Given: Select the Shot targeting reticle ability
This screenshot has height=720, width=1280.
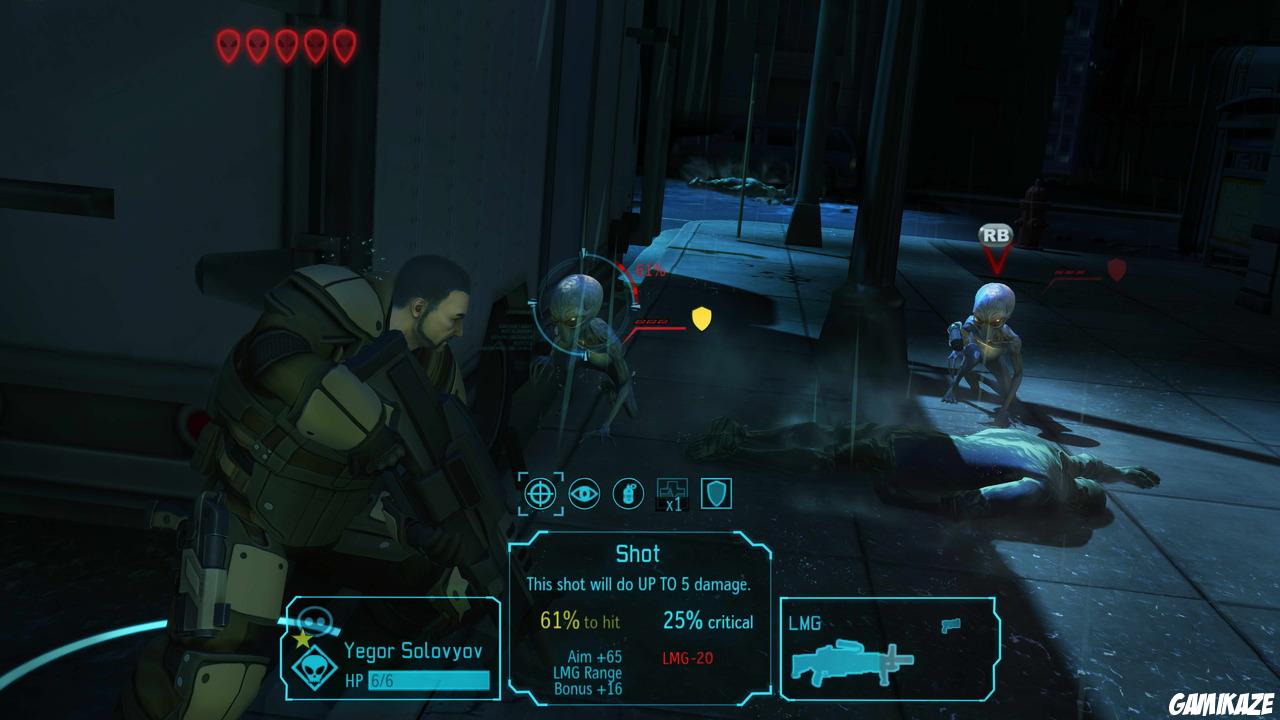Looking at the screenshot, I should [x=540, y=492].
